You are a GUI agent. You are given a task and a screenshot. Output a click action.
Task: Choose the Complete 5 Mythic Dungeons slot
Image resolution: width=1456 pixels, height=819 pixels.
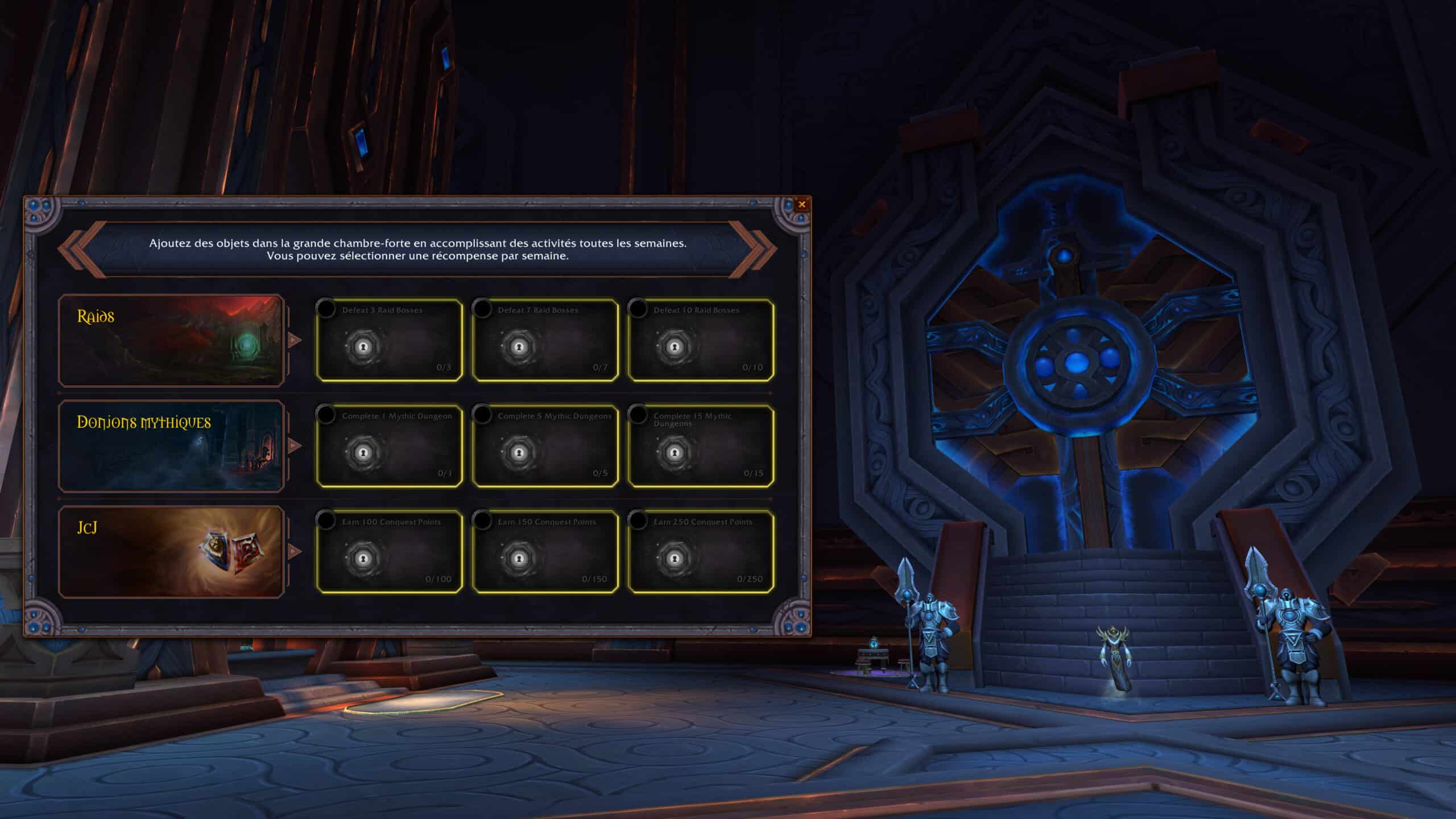coord(545,446)
